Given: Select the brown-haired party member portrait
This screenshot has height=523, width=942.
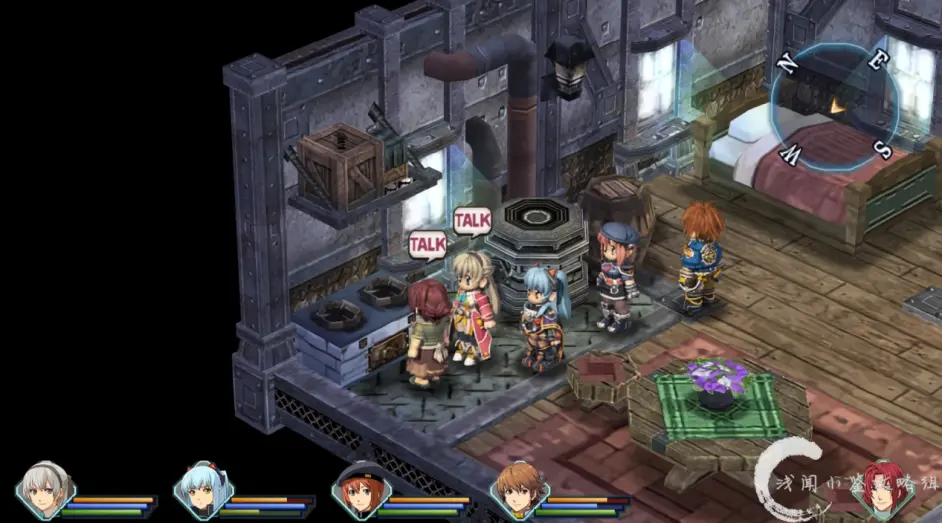Looking at the screenshot, I should 516,490.
